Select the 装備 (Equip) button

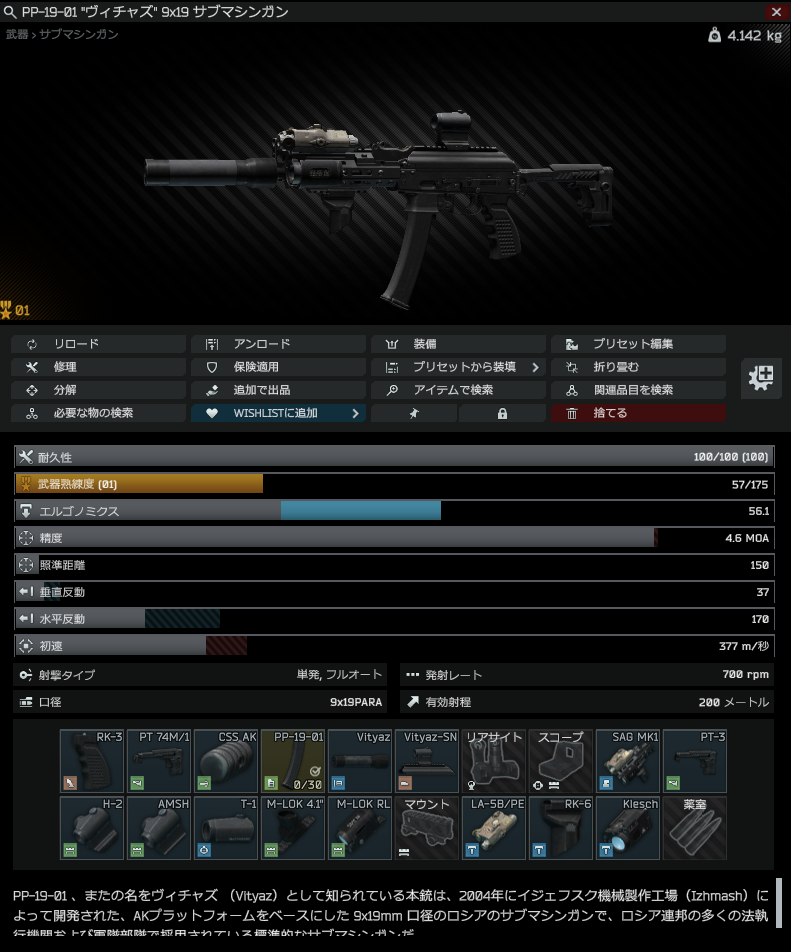click(x=458, y=344)
